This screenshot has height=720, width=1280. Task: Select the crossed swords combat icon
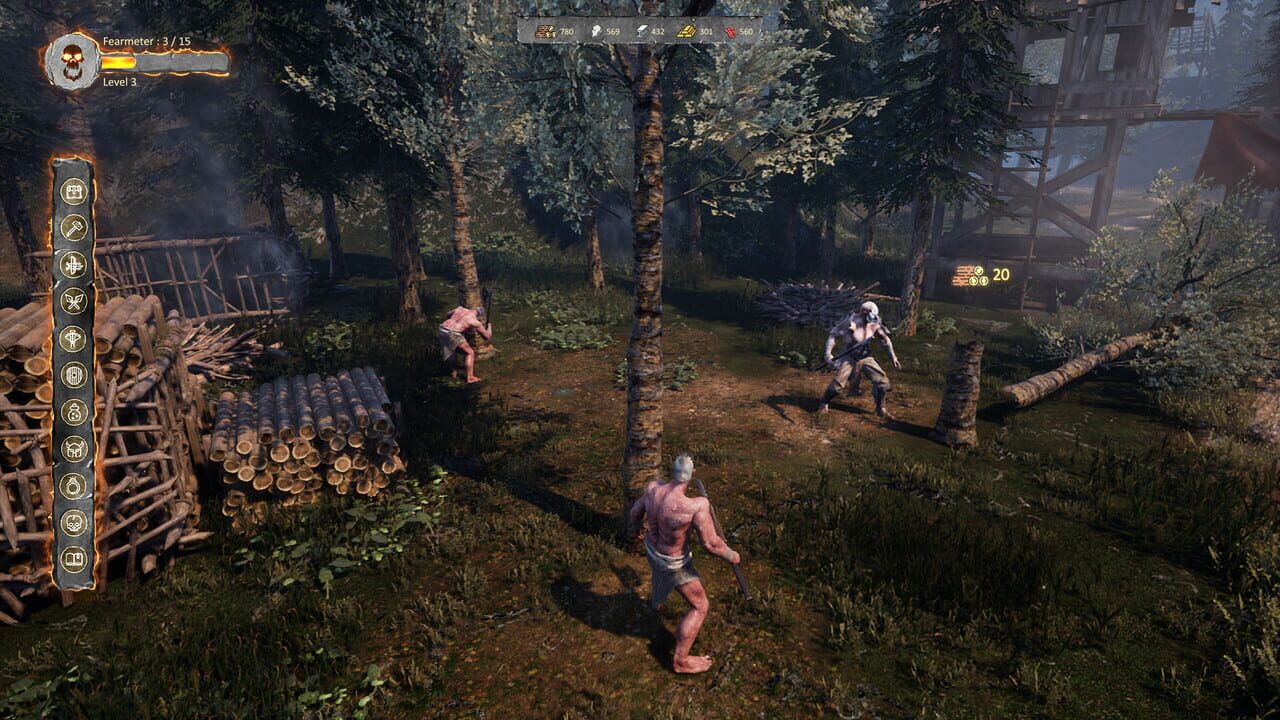75,298
